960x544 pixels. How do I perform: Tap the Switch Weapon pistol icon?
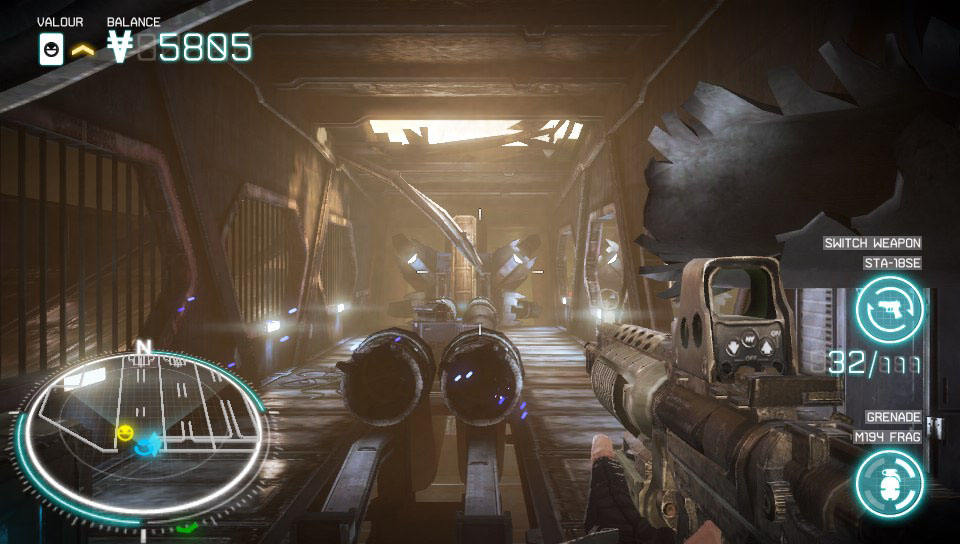pos(889,309)
